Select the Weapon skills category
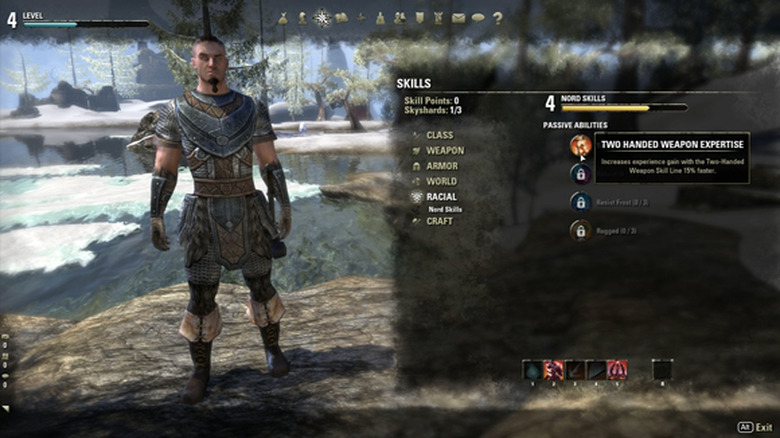Viewport: 780px width, 438px height. [445, 150]
